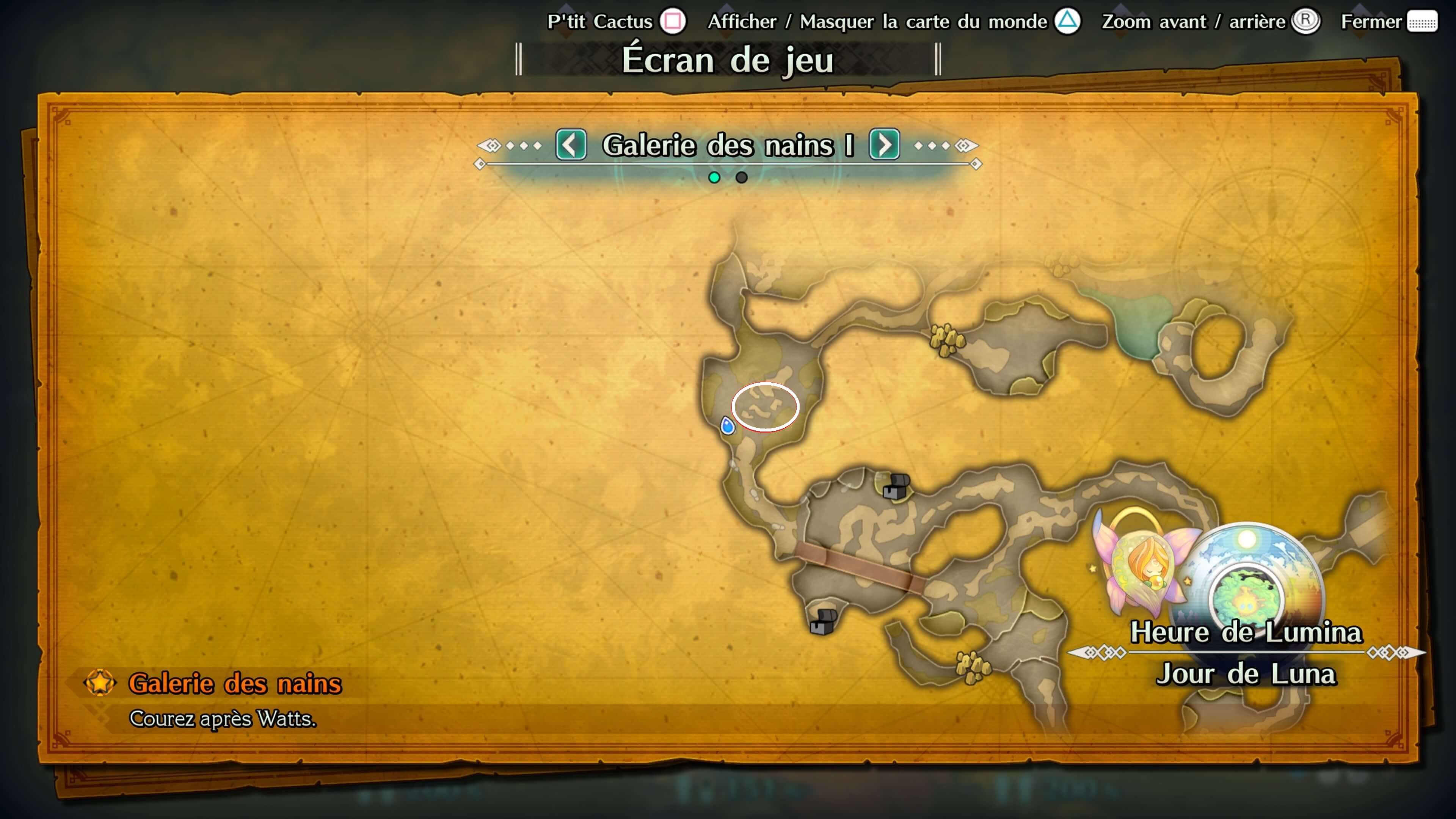Select the lower treasure chest map marker

[823, 622]
